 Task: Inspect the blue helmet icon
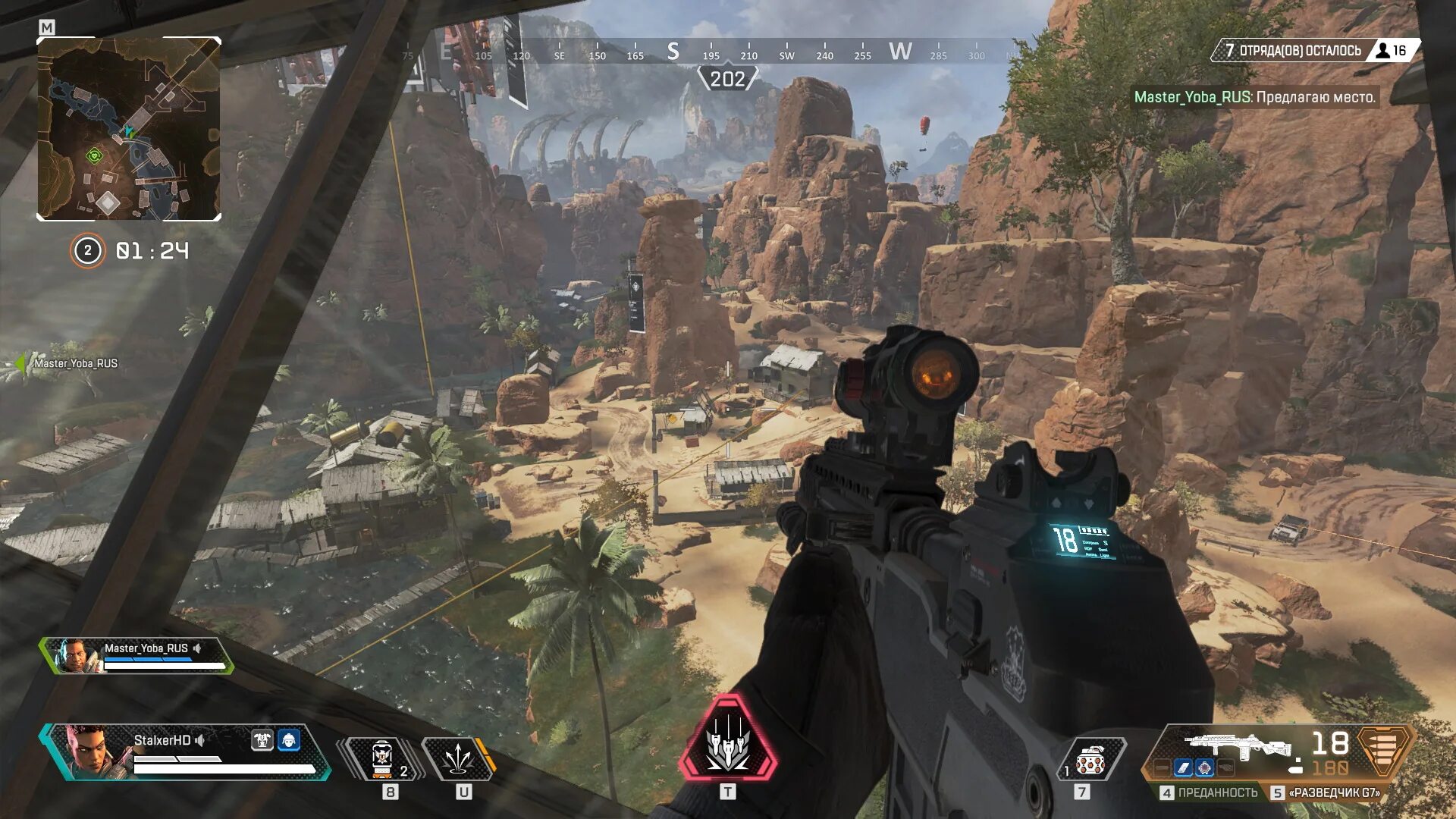pos(289,740)
